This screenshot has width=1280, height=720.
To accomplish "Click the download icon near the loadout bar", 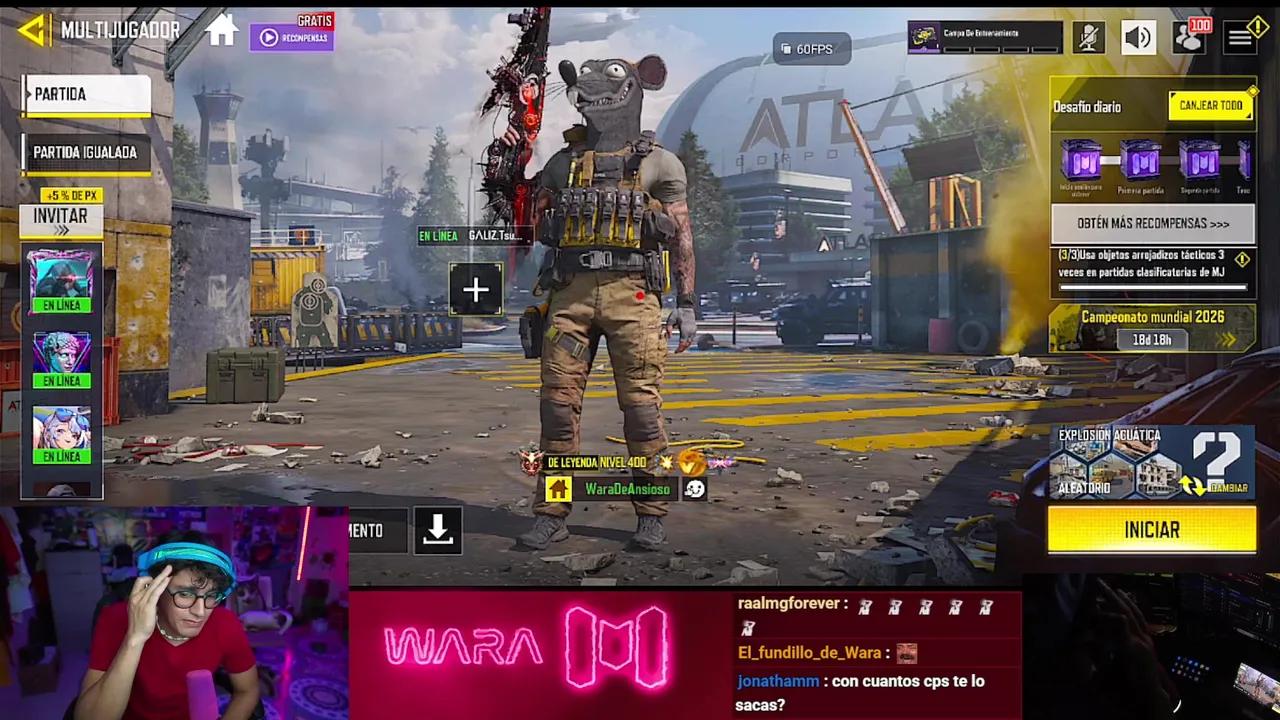I will [x=438, y=531].
